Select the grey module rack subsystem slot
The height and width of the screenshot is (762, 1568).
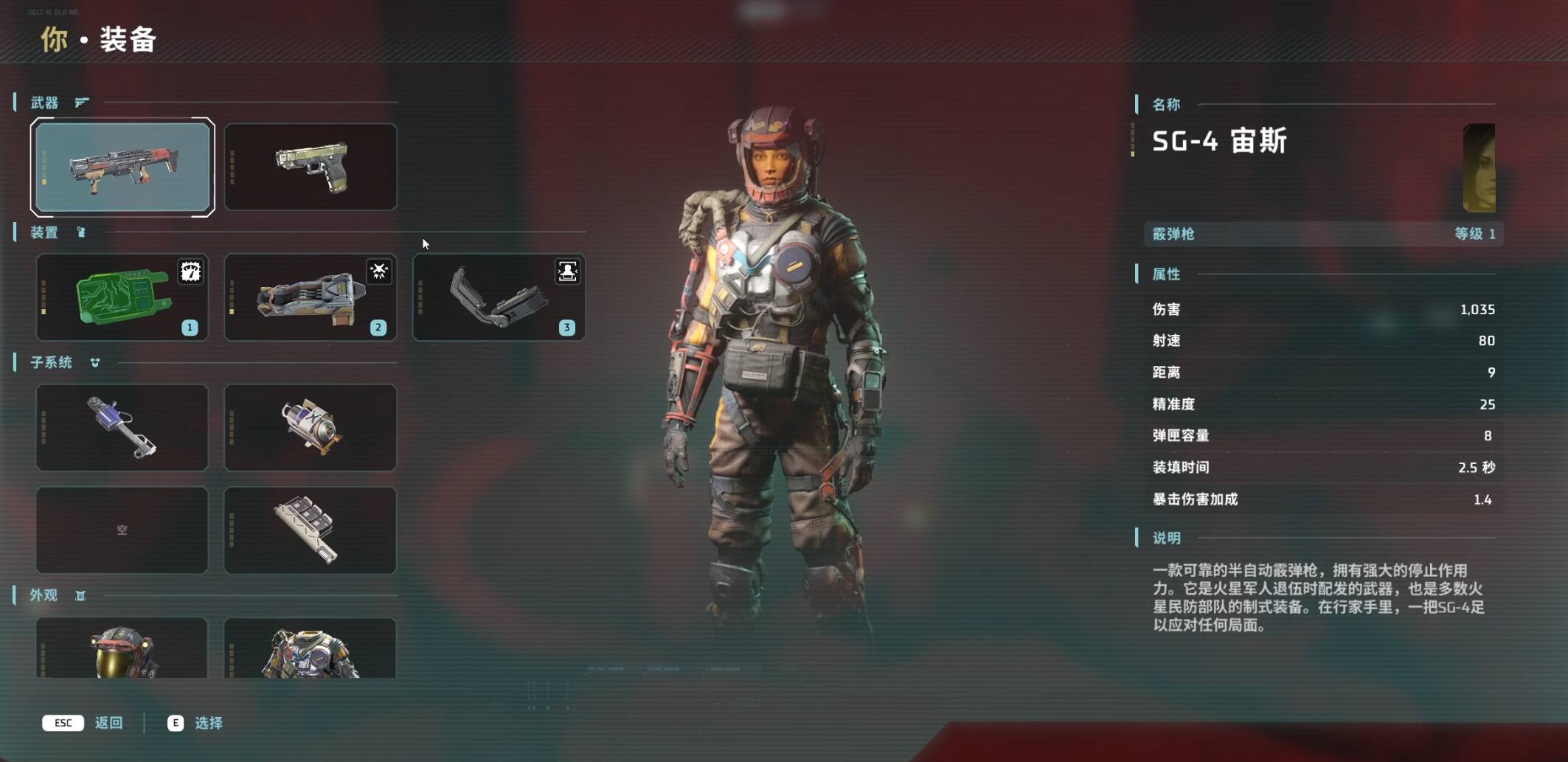click(311, 530)
